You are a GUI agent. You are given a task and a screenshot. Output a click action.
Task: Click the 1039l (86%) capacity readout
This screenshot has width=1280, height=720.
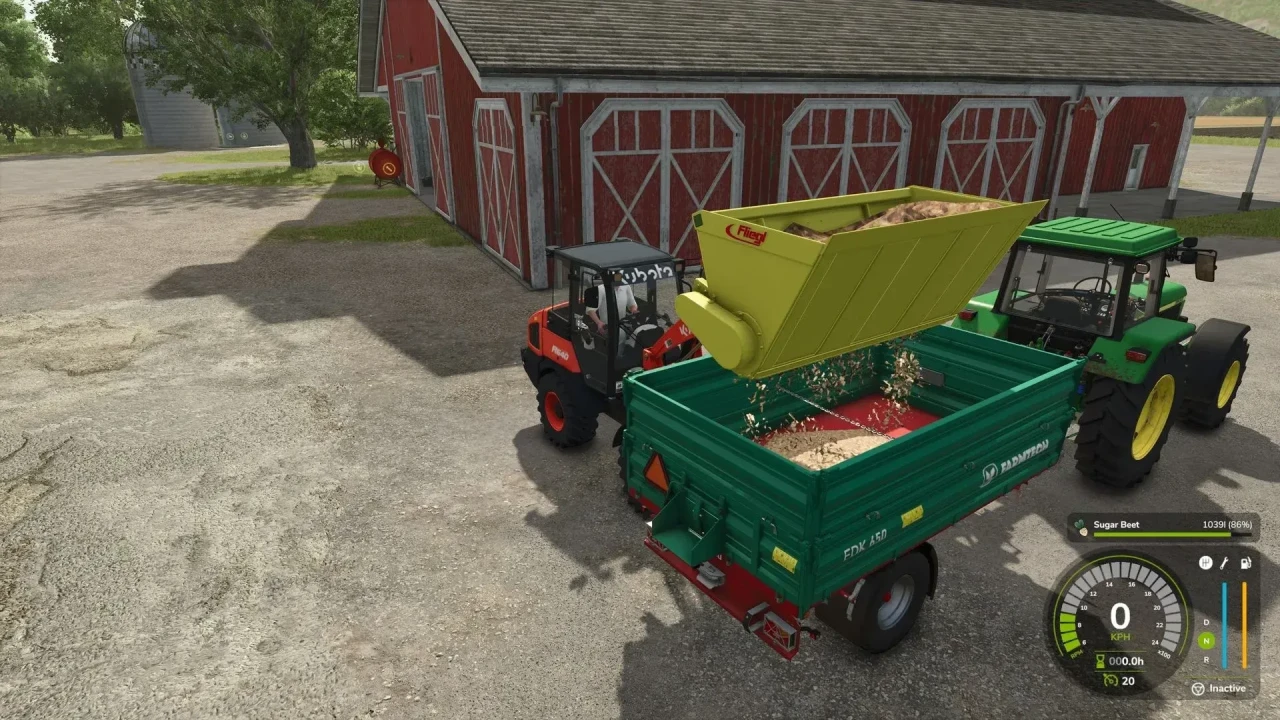1227,524
